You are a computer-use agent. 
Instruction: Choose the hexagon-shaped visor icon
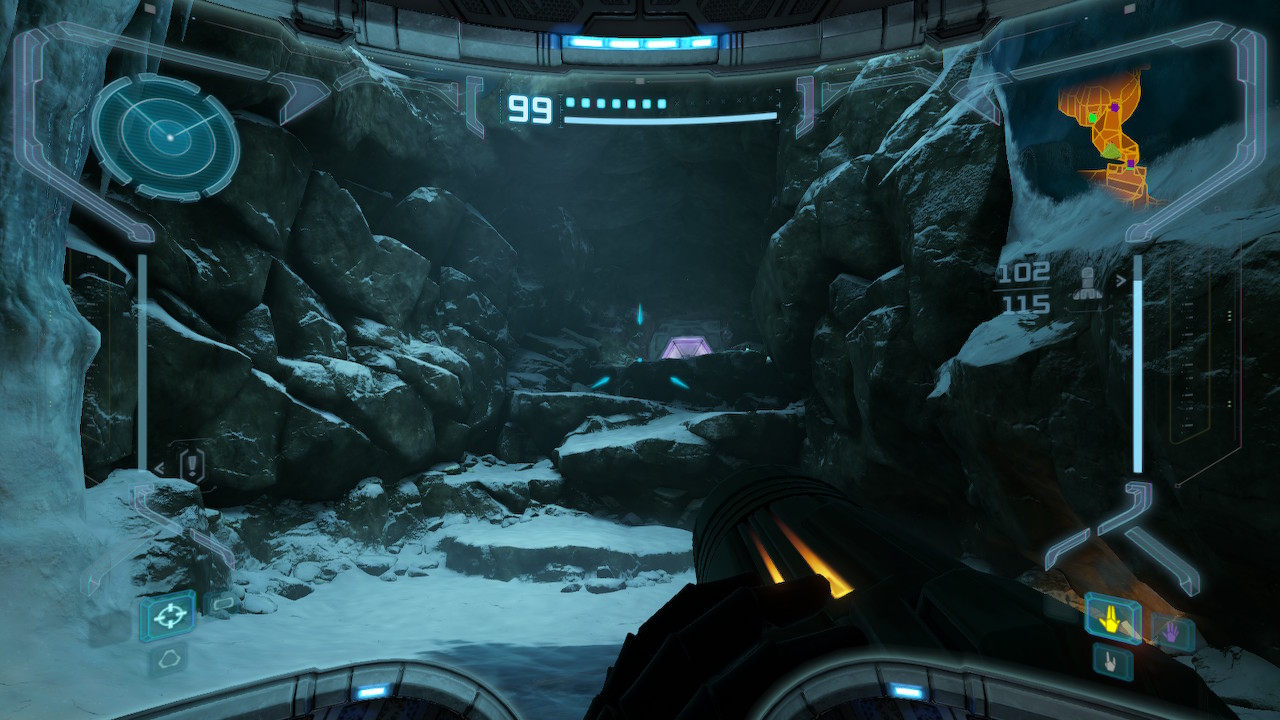pyautogui.click(x=168, y=657)
